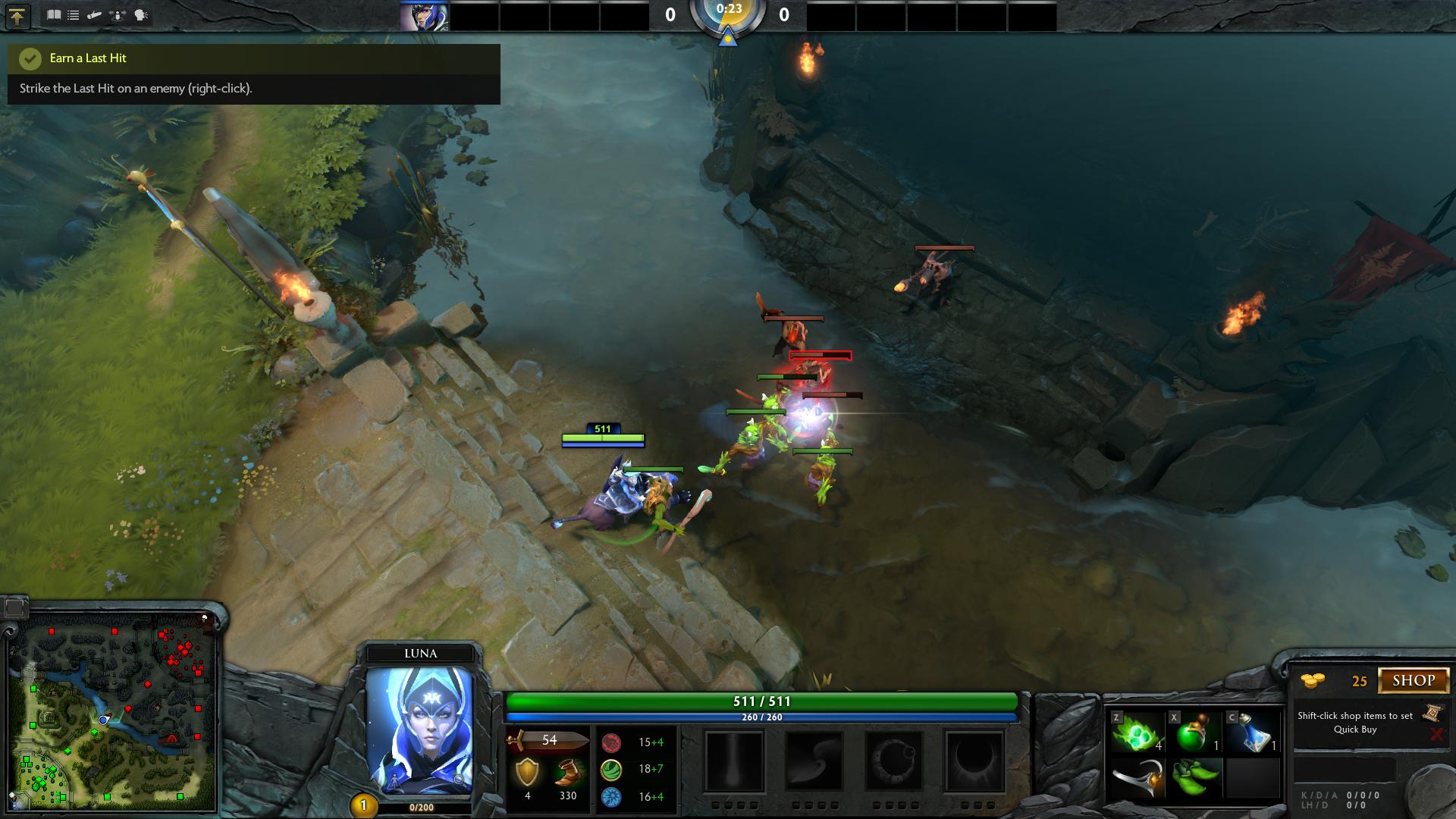Click Luna's hero icon in the top bar
This screenshot has height=819, width=1456.
tap(423, 16)
